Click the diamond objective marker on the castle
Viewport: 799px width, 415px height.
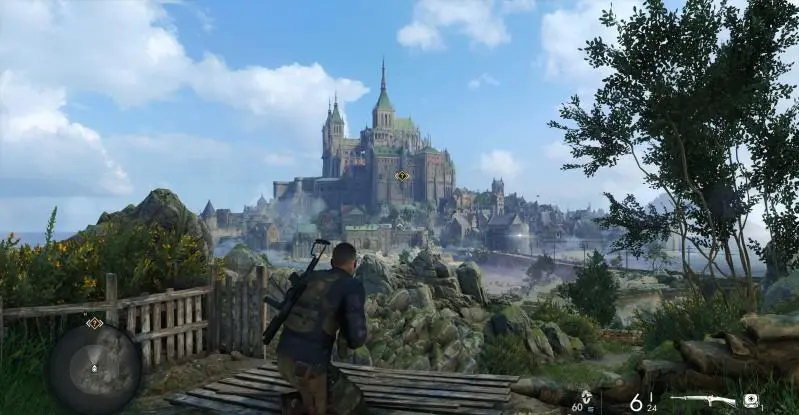[402, 176]
